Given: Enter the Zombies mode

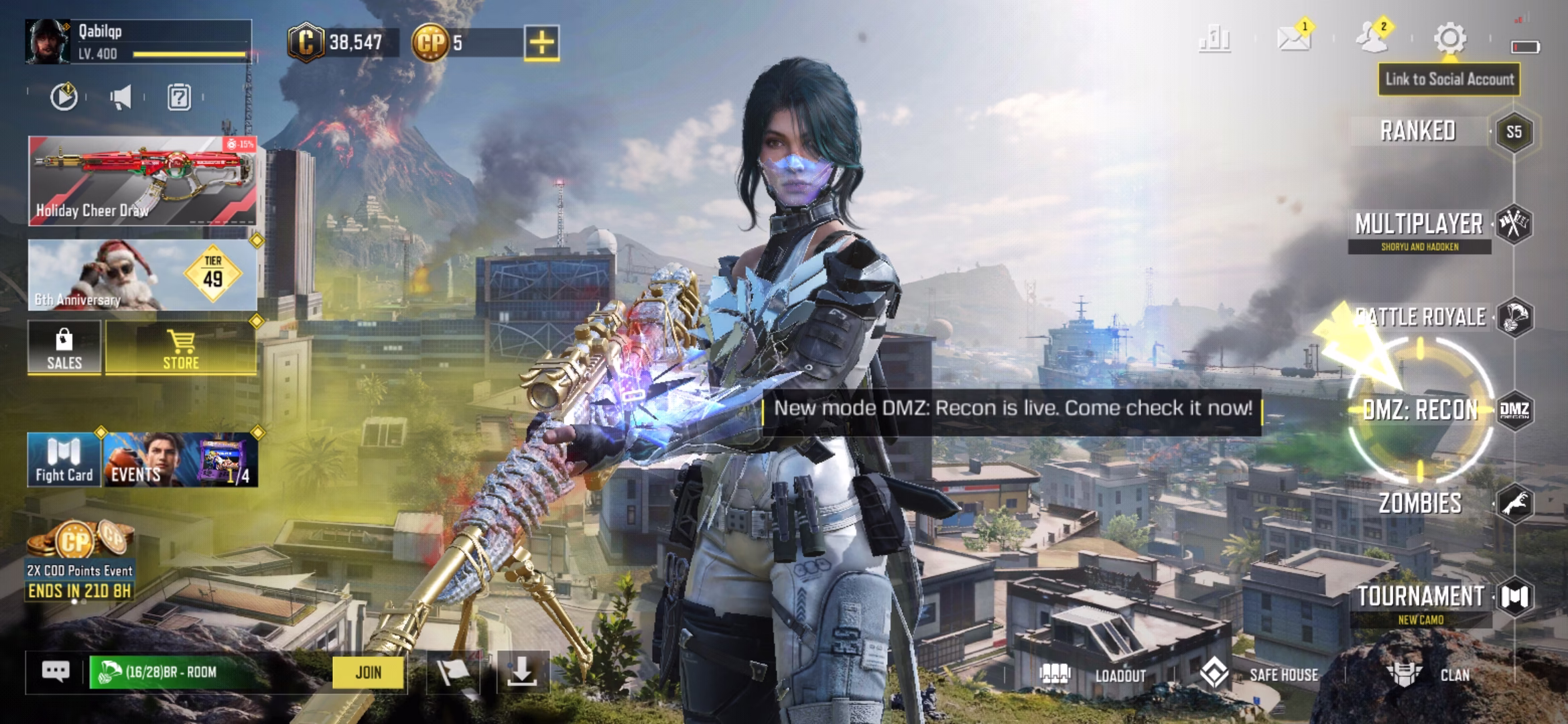Looking at the screenshot, I should [1421, 503].
